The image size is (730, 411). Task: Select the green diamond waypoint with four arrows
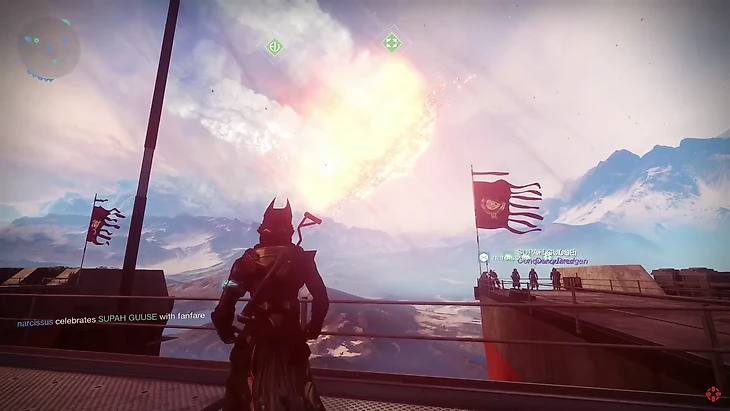tap(391, 42)
